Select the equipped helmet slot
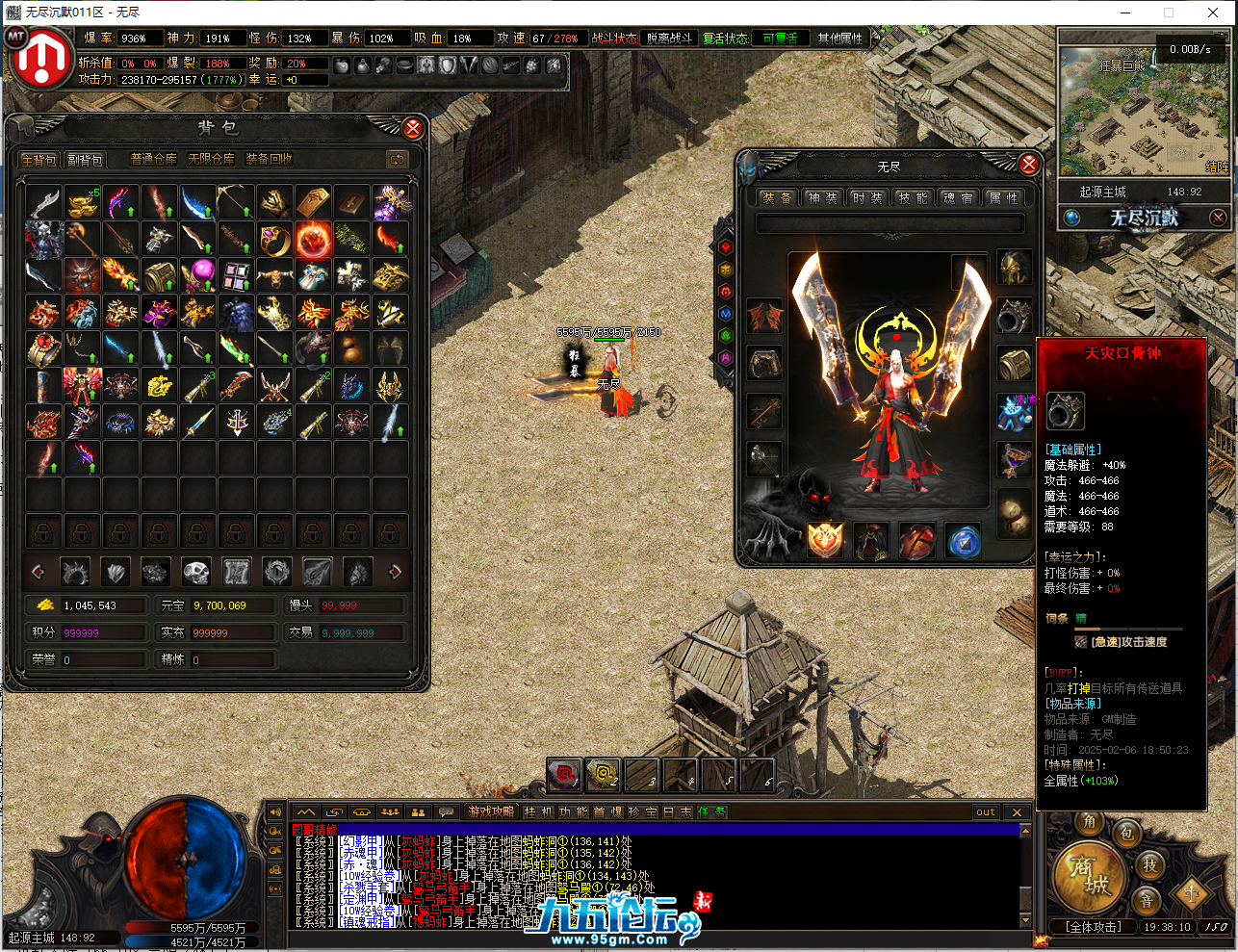Image resolution: width=1238 pixels, height=952 pixels. tap(1013, 269)
